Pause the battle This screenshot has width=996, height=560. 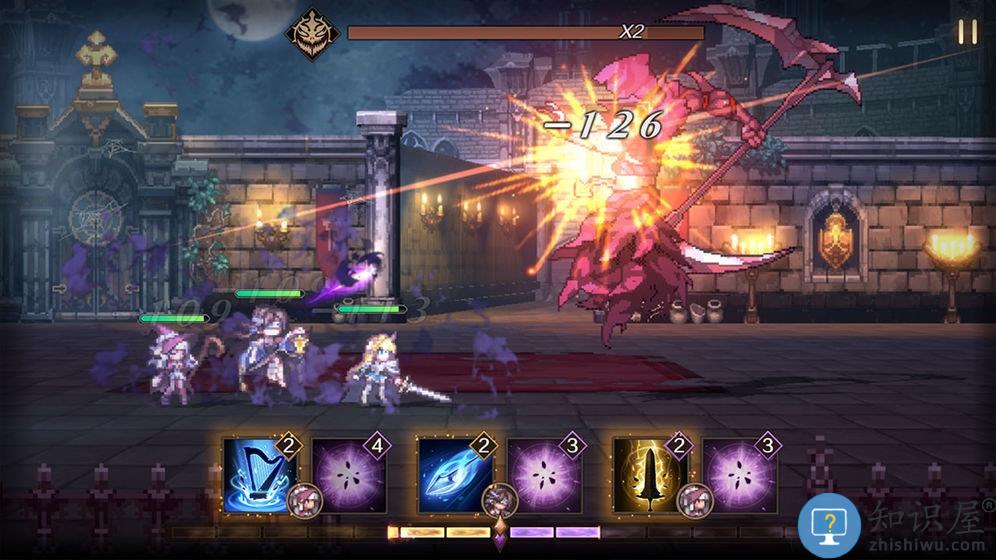(x=967, y=32)
